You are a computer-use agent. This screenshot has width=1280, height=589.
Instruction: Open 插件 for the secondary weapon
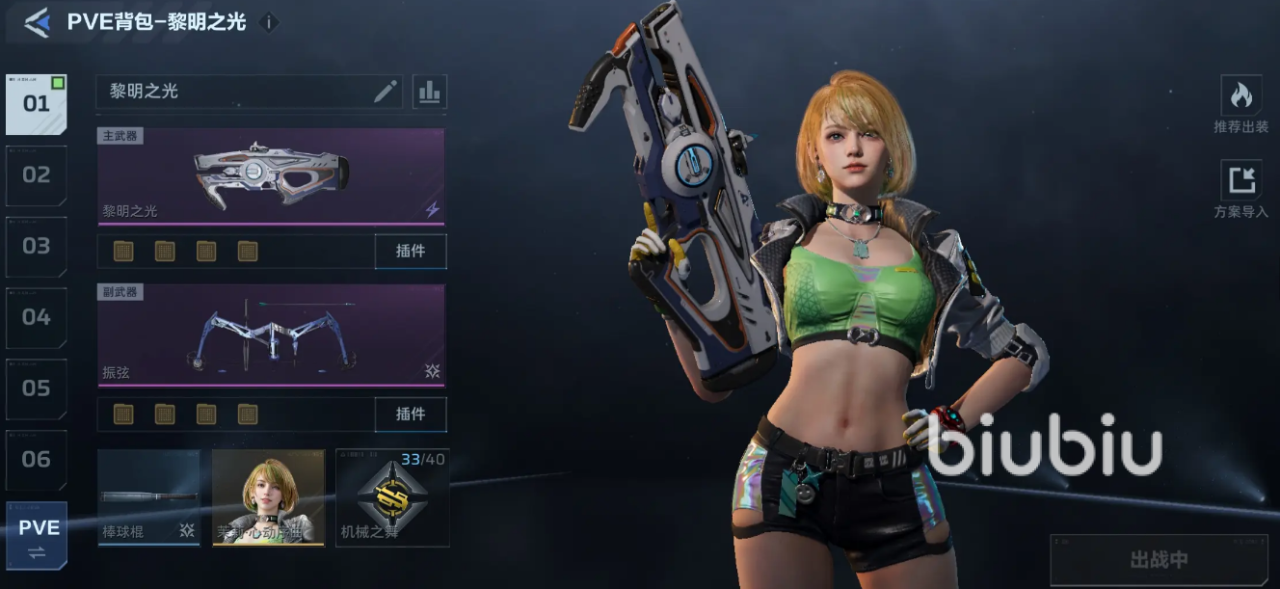point(410,414)
